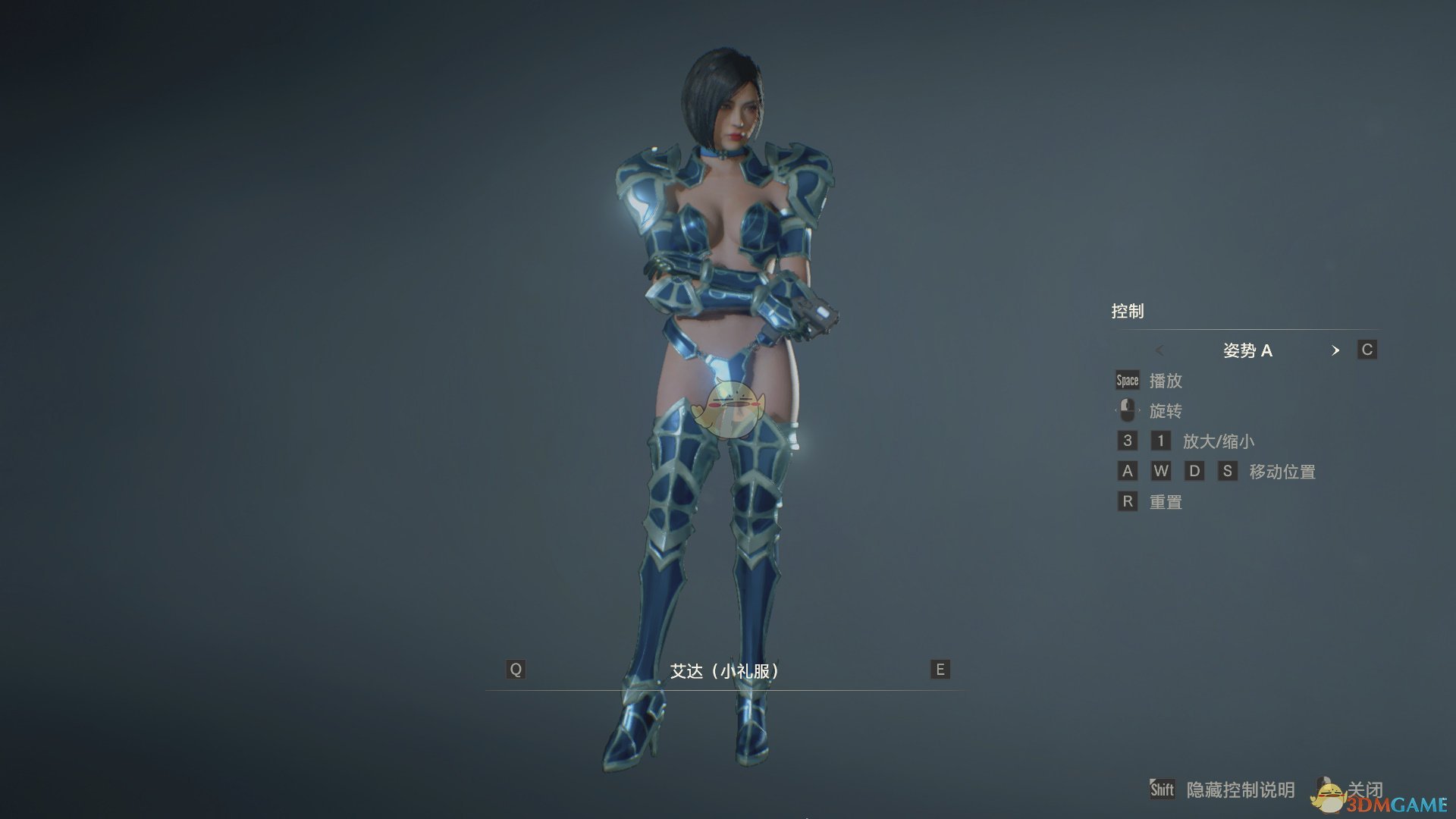Click the Shift key icon near 隐藏控制说明
The image size is (1456, 819).
[x=1162, y=789]
